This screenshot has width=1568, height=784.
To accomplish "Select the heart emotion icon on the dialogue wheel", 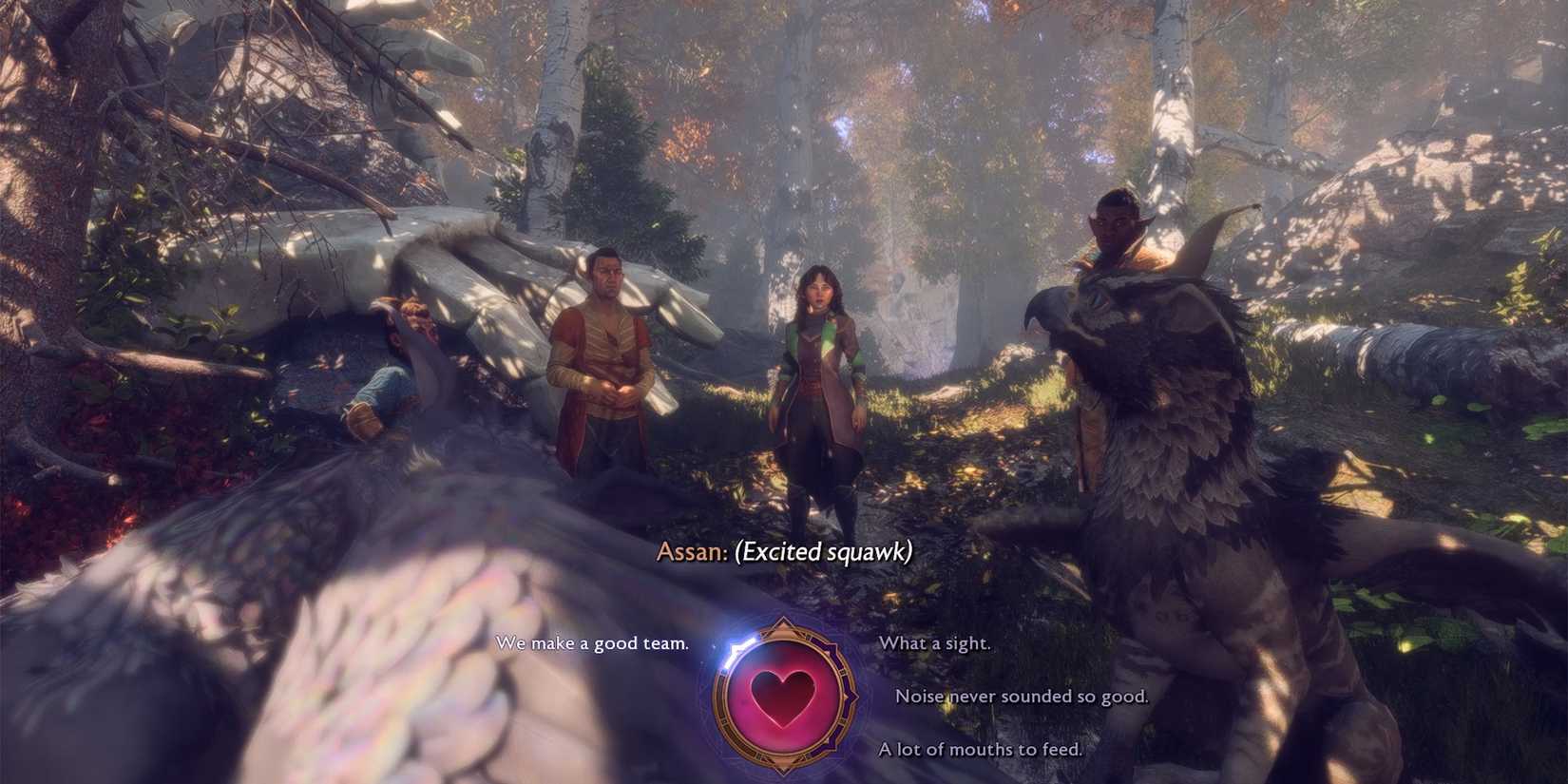I will pyautogui.click(x=783, y=694).
